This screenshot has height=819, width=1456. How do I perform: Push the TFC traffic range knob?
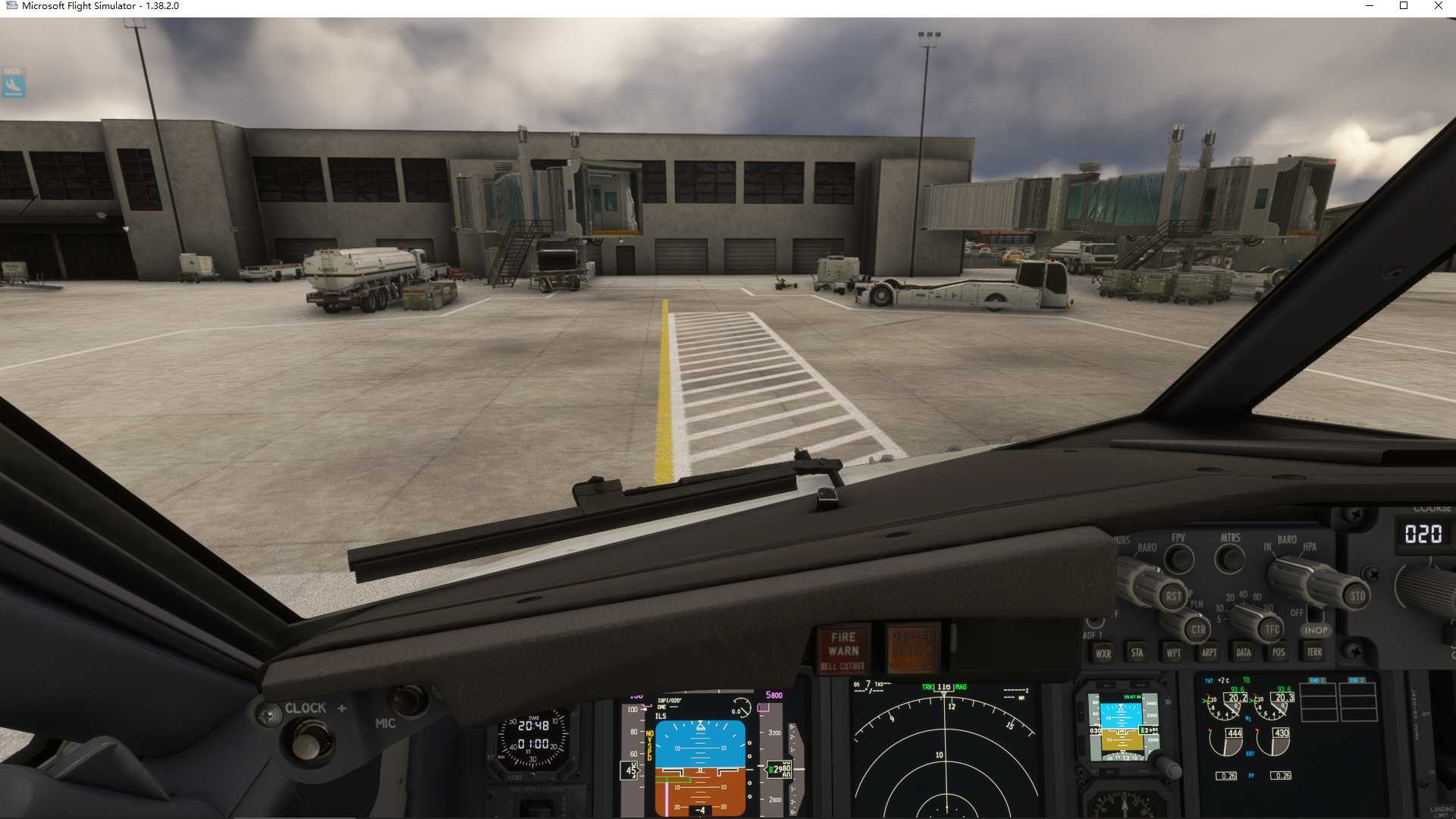1272,629
